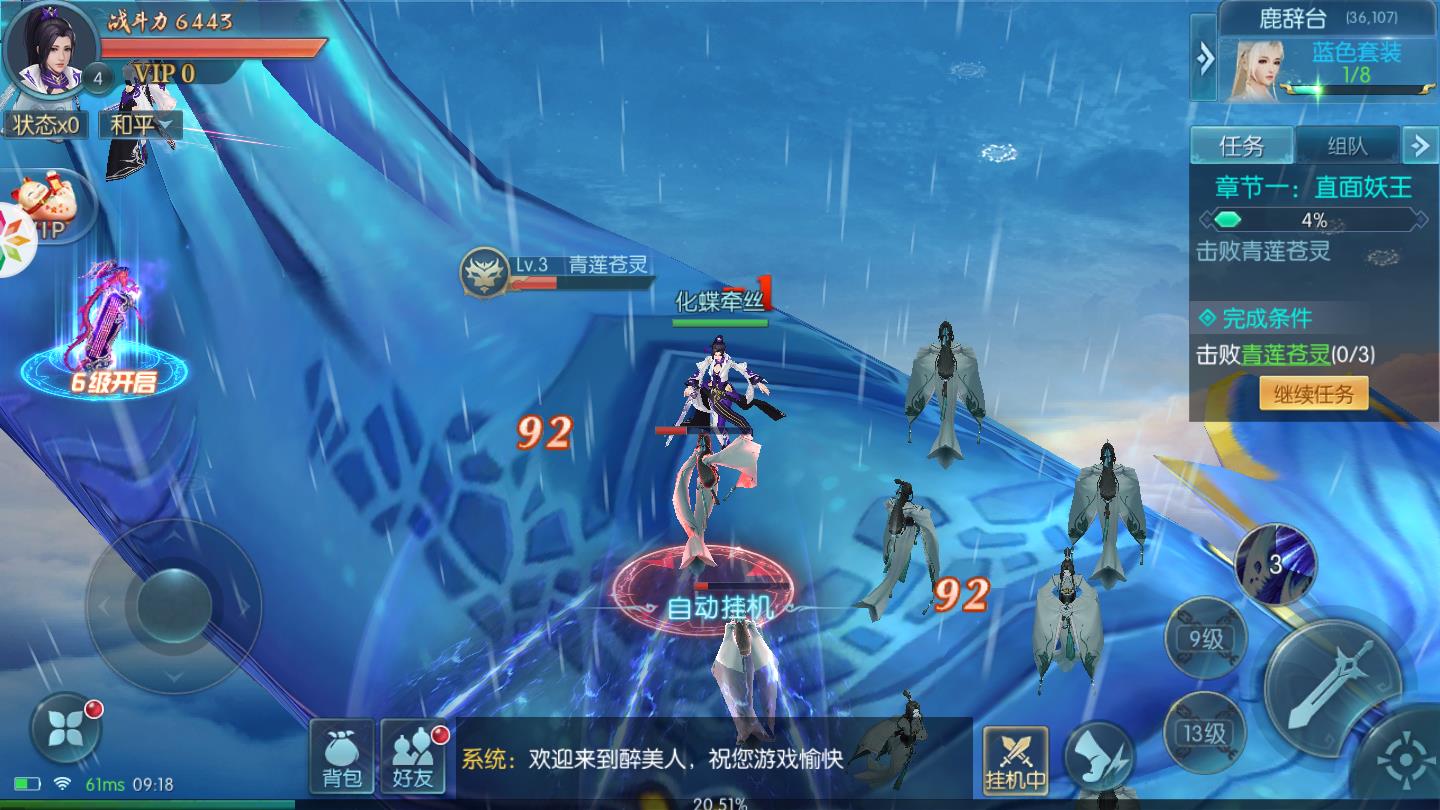Select the 任务 quest tab
Viewport: 1440px width, 810px height.
click(1243, 146)
